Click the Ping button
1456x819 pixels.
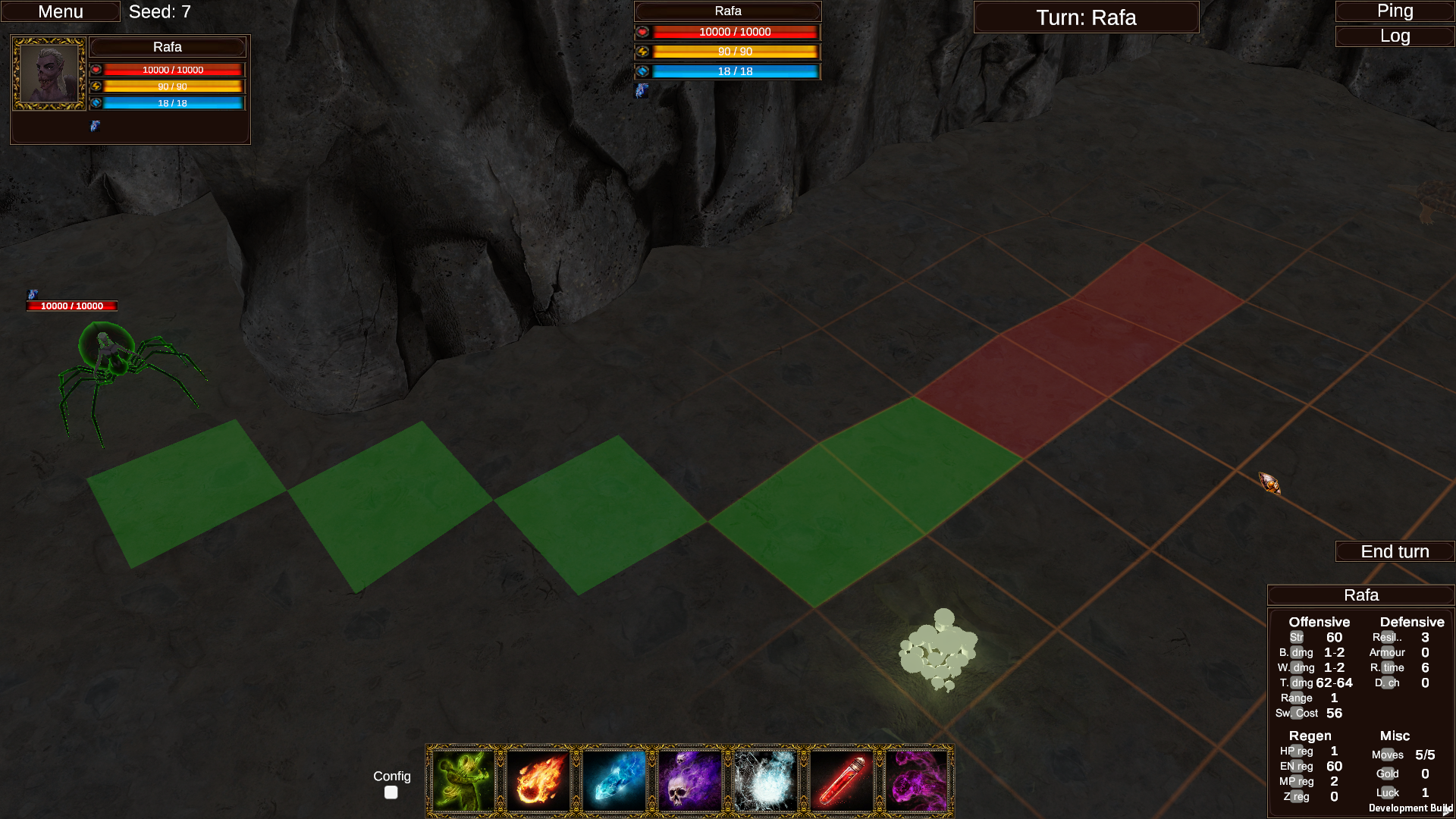click(1394, 11)
